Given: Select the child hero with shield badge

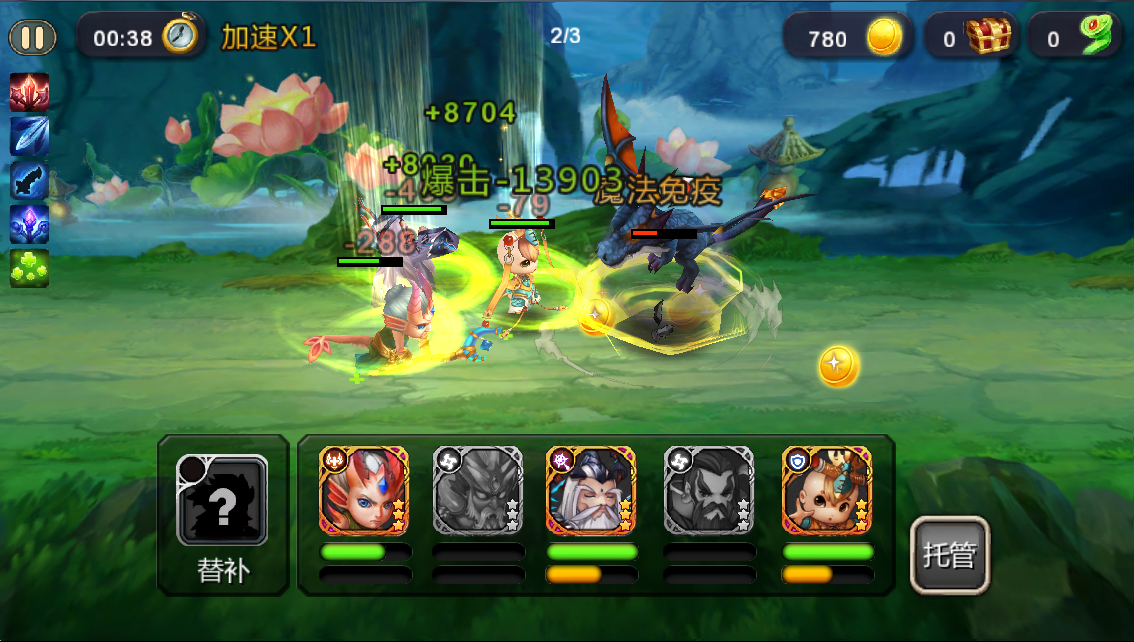Looking at the screenshot, I should tap(827, 490).
